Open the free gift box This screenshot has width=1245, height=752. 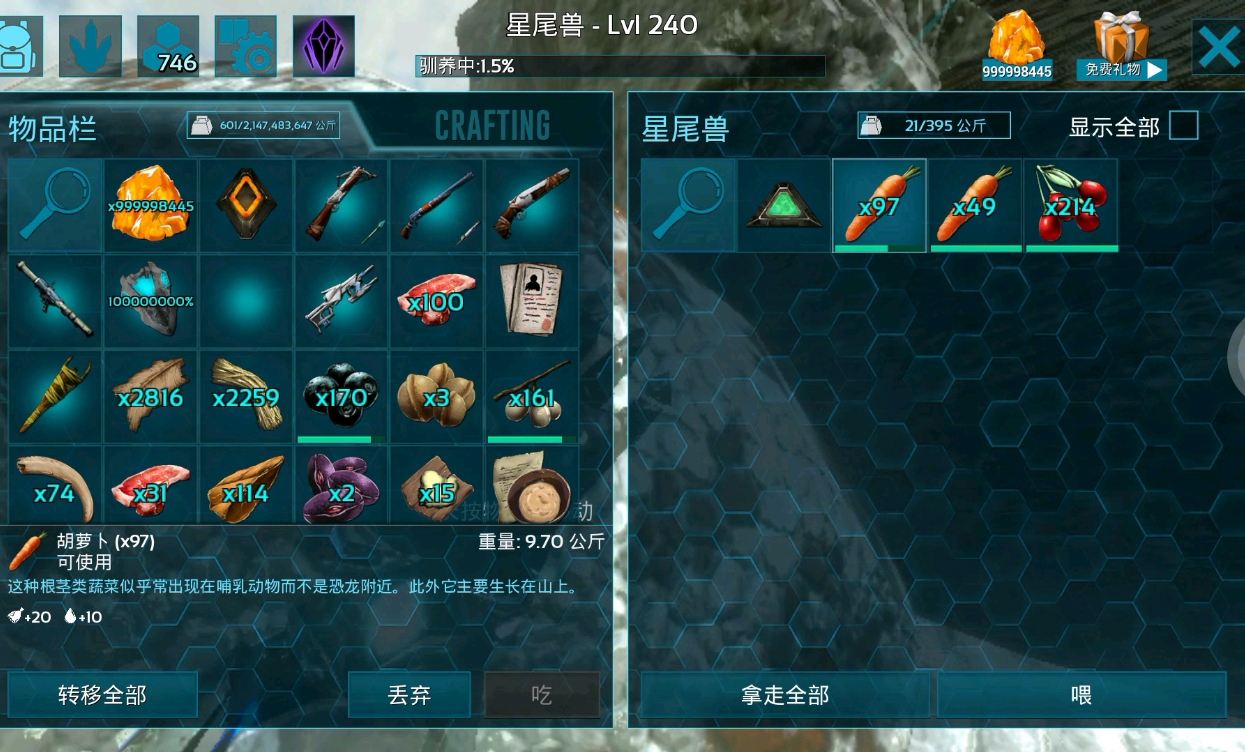pos(1121,46)
